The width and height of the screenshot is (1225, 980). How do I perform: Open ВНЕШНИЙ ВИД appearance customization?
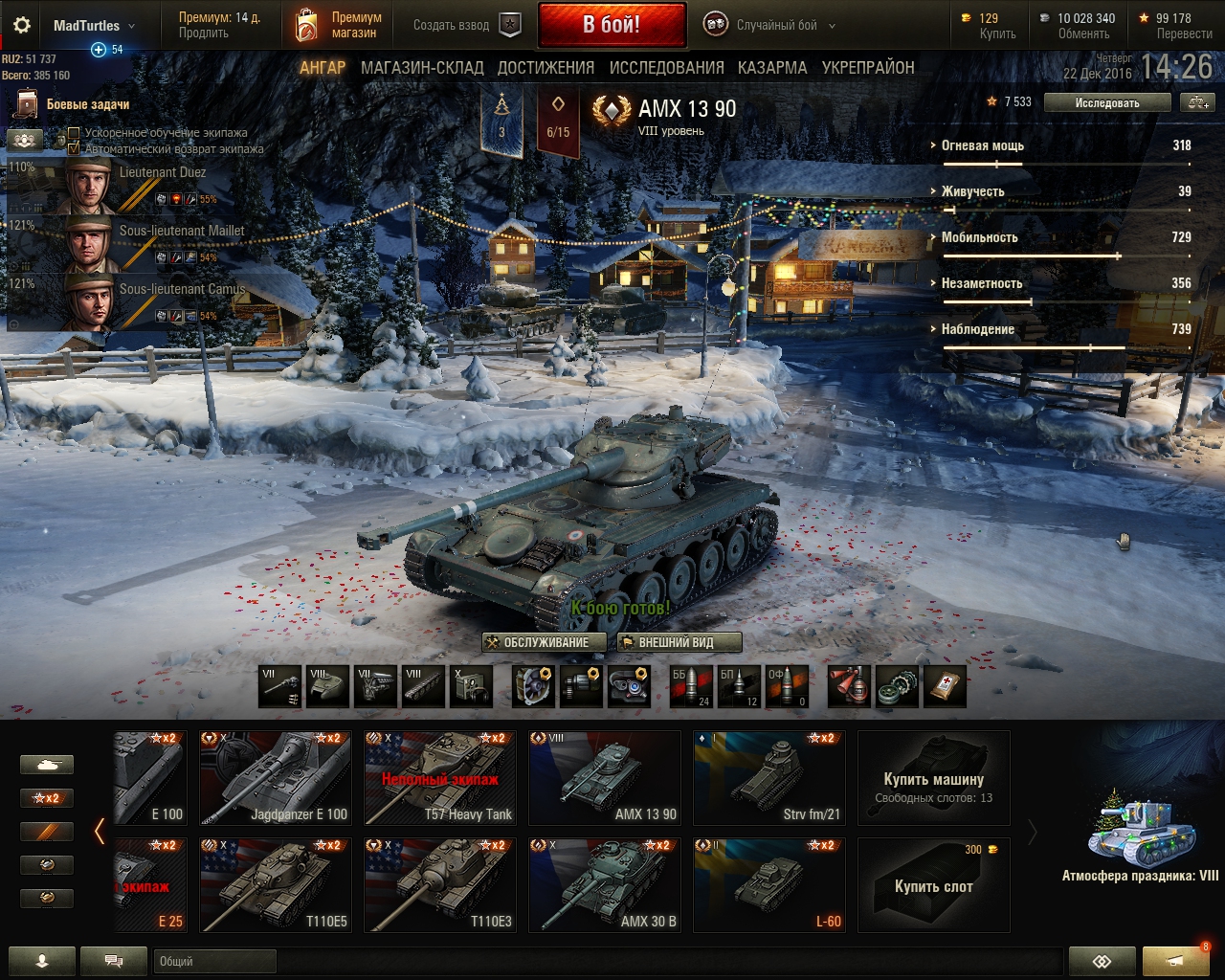pos(679,642)
